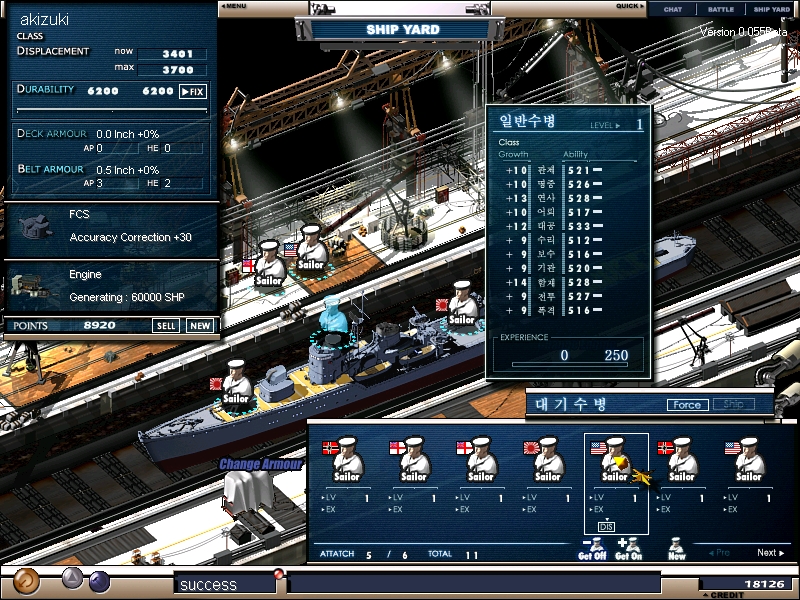This screenshot has height=600, width=800.
Task: Open the Menu dropdown at top
Action: click(x=234, y=6)
